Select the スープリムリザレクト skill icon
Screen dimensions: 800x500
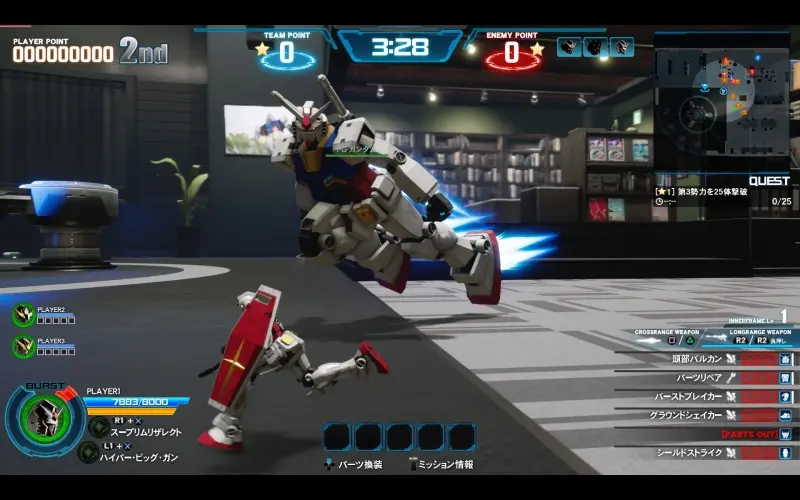(x=98, y=427)
